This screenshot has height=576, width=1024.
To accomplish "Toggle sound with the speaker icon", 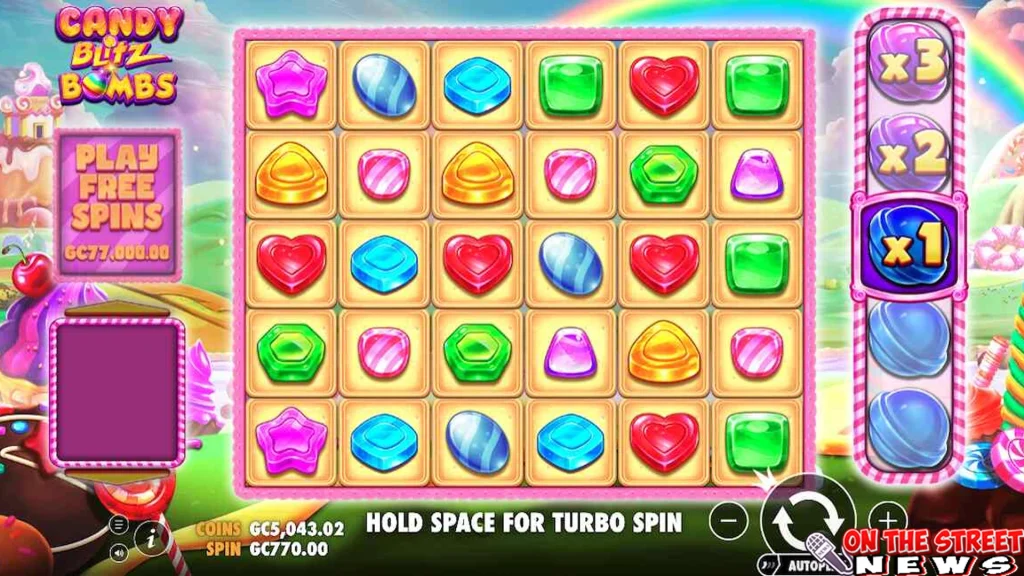I will tap(120, 551).
